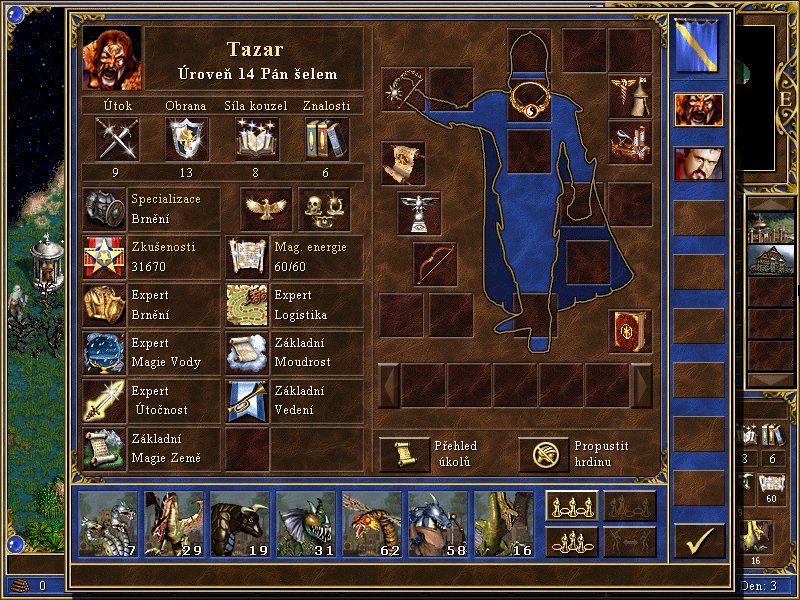Viewport: 800px width, 600px height.
Task: Select the hydra stack of 7
Action: (x=109, y=523)
